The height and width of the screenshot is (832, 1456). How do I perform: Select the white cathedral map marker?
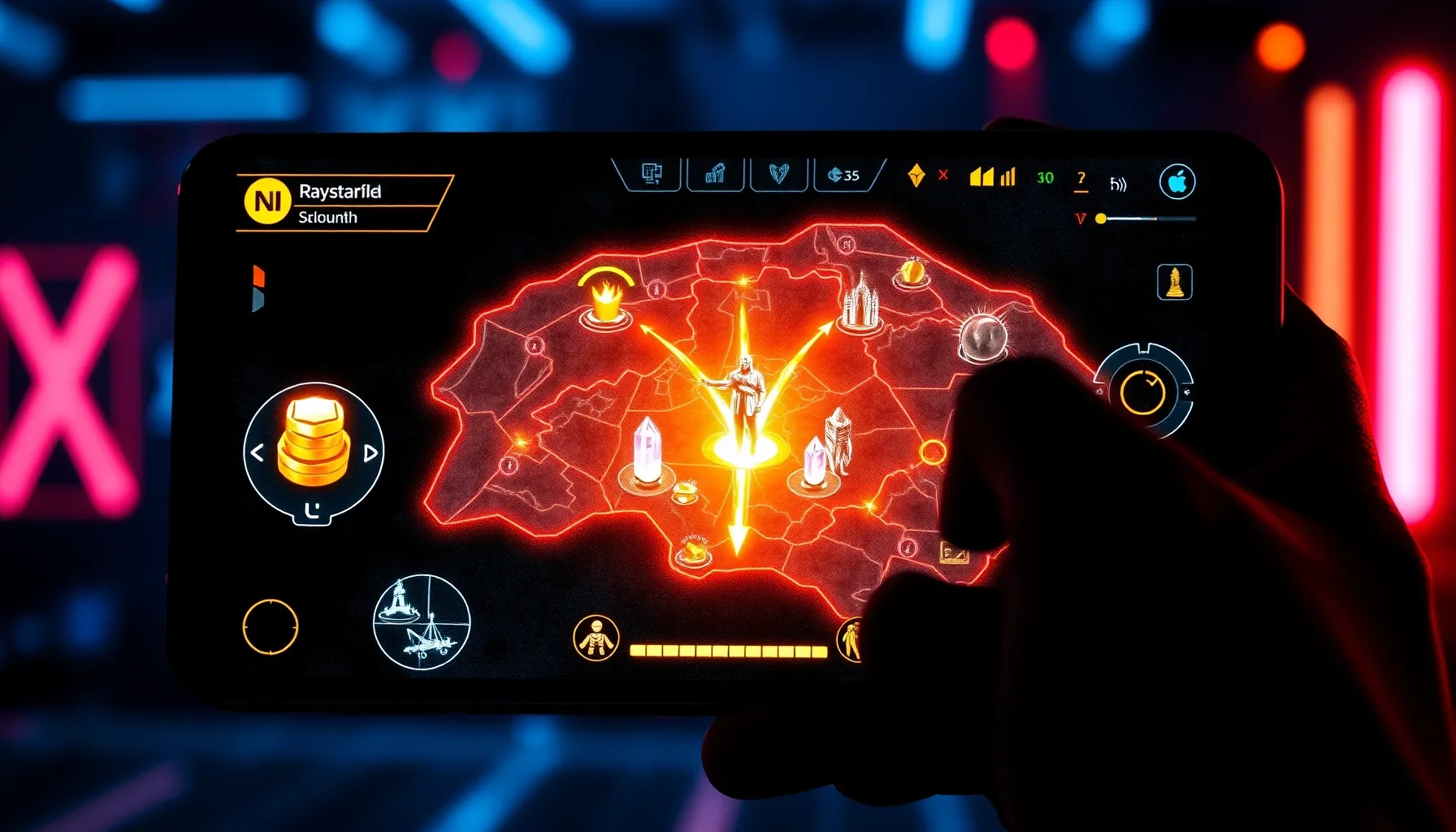click(x=859, y=302)
